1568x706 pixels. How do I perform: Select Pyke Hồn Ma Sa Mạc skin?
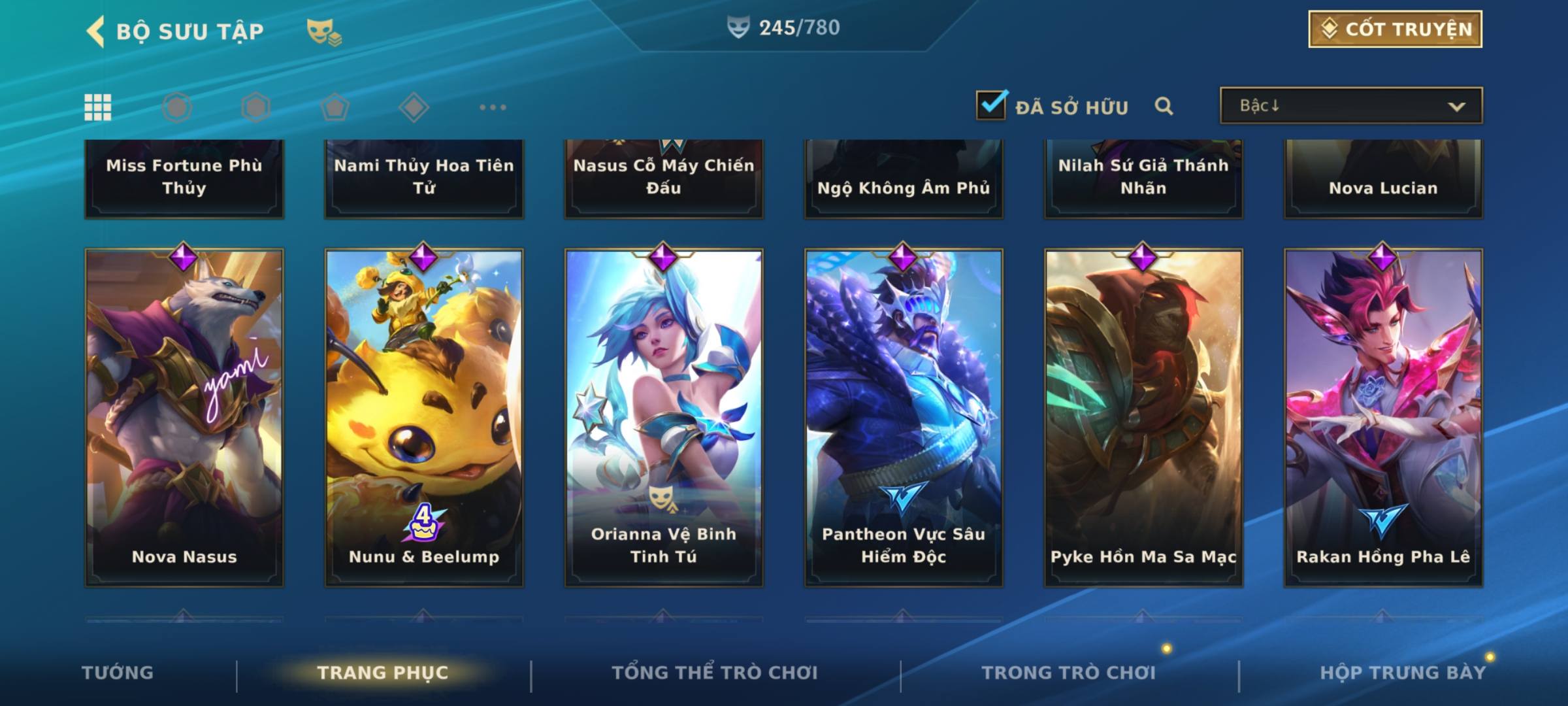pyautogui.click(x=1143, y=417)
